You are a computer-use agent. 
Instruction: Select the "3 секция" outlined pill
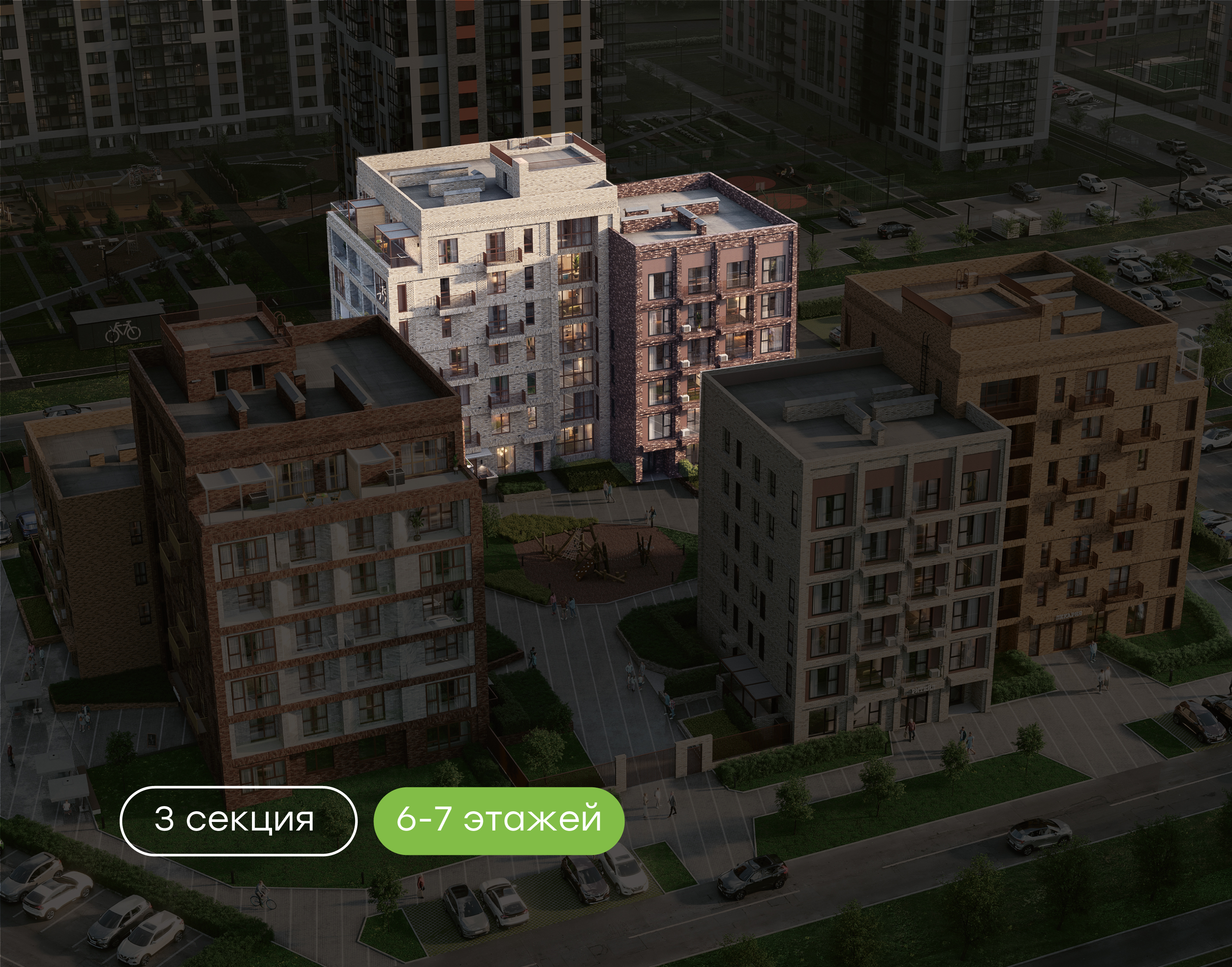click(238, 820)
